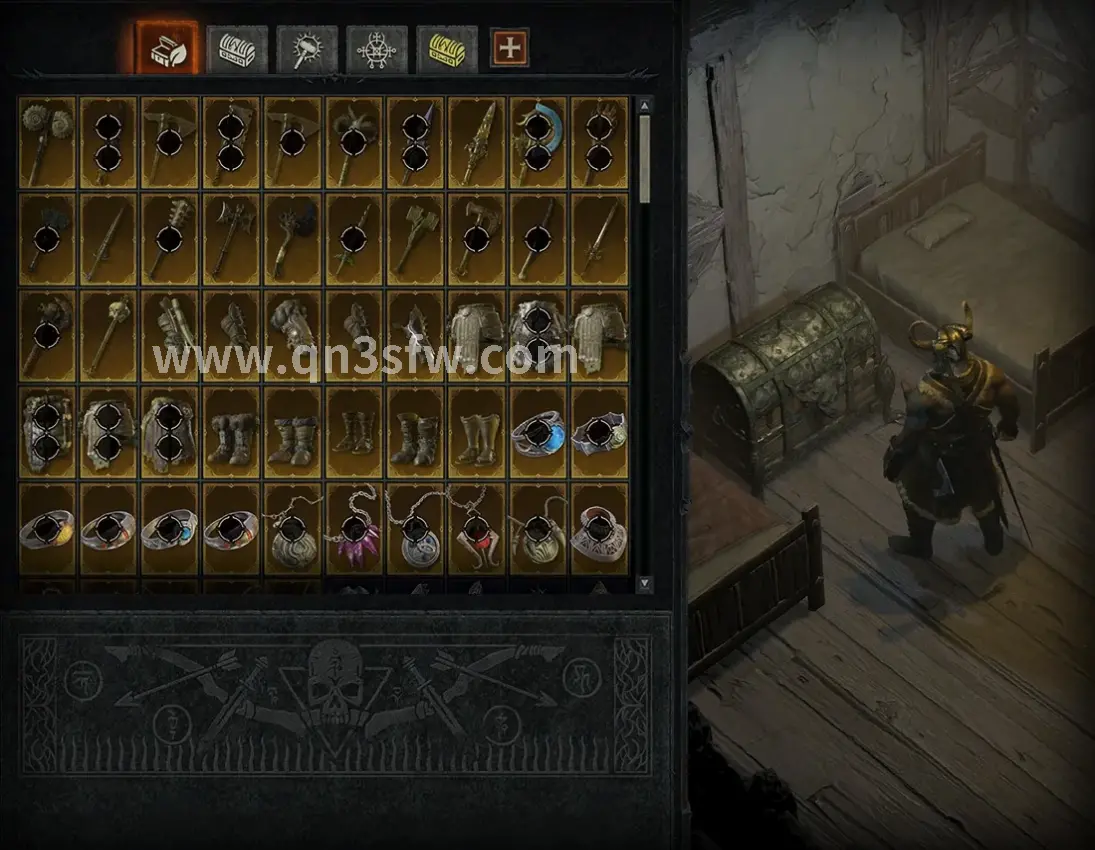Switch to the leaf chest stash tab

[x=167, y=46]
